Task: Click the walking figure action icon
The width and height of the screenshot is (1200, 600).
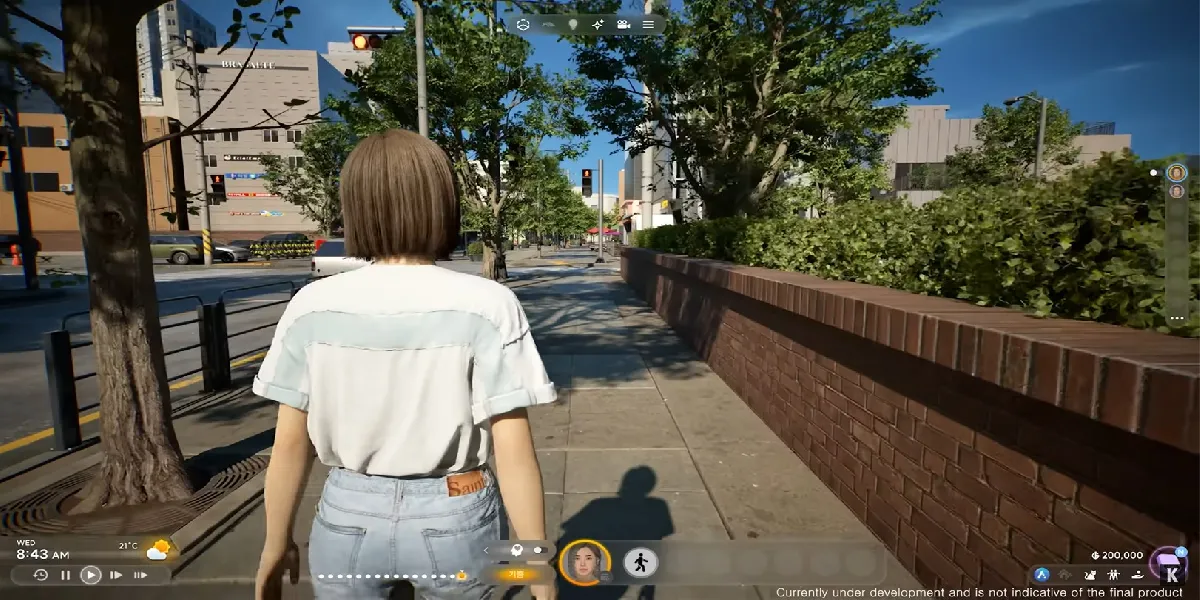Action: click(x=640, y=562)
